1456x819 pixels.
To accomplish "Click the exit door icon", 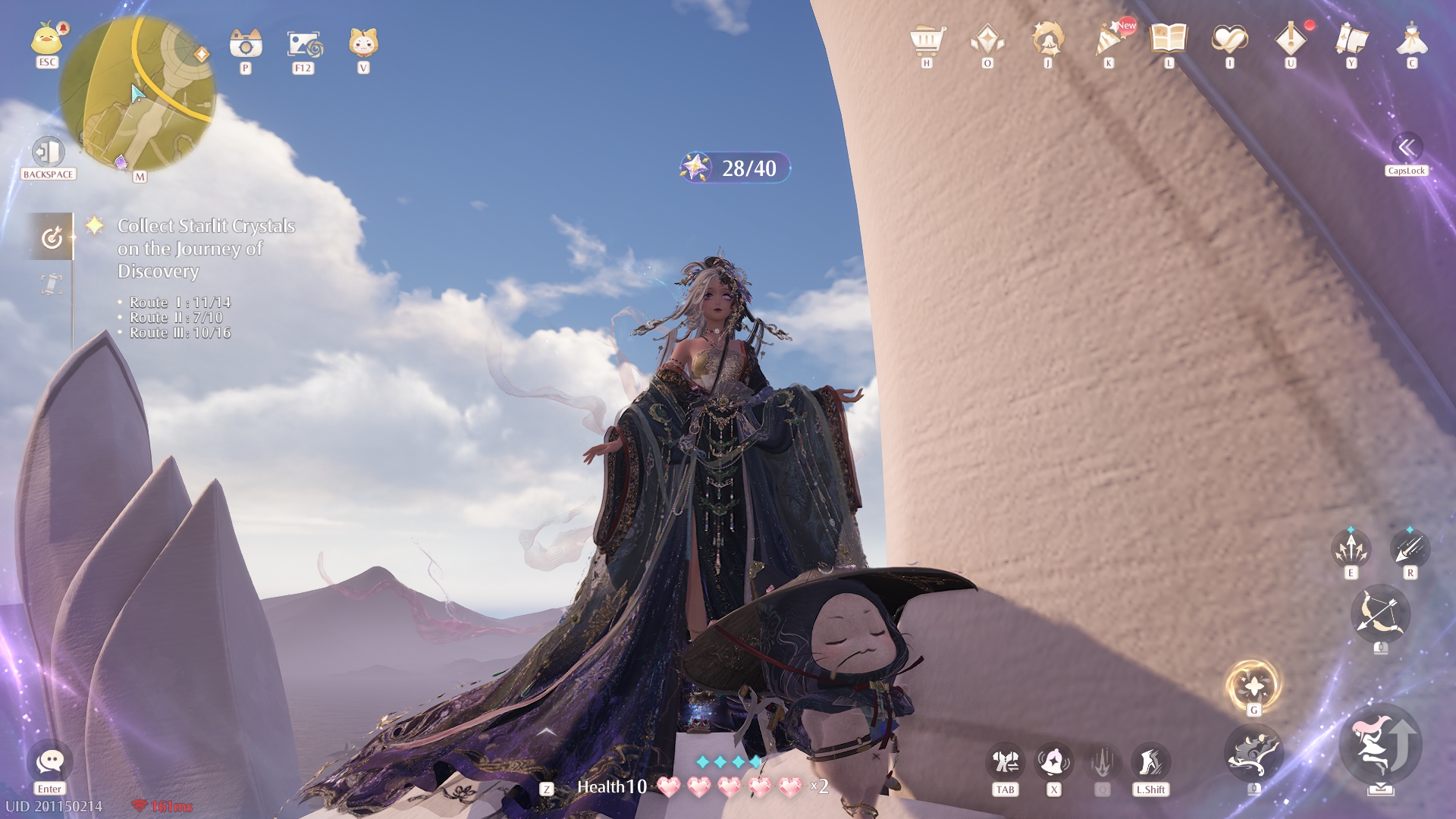I will (48, 152).
